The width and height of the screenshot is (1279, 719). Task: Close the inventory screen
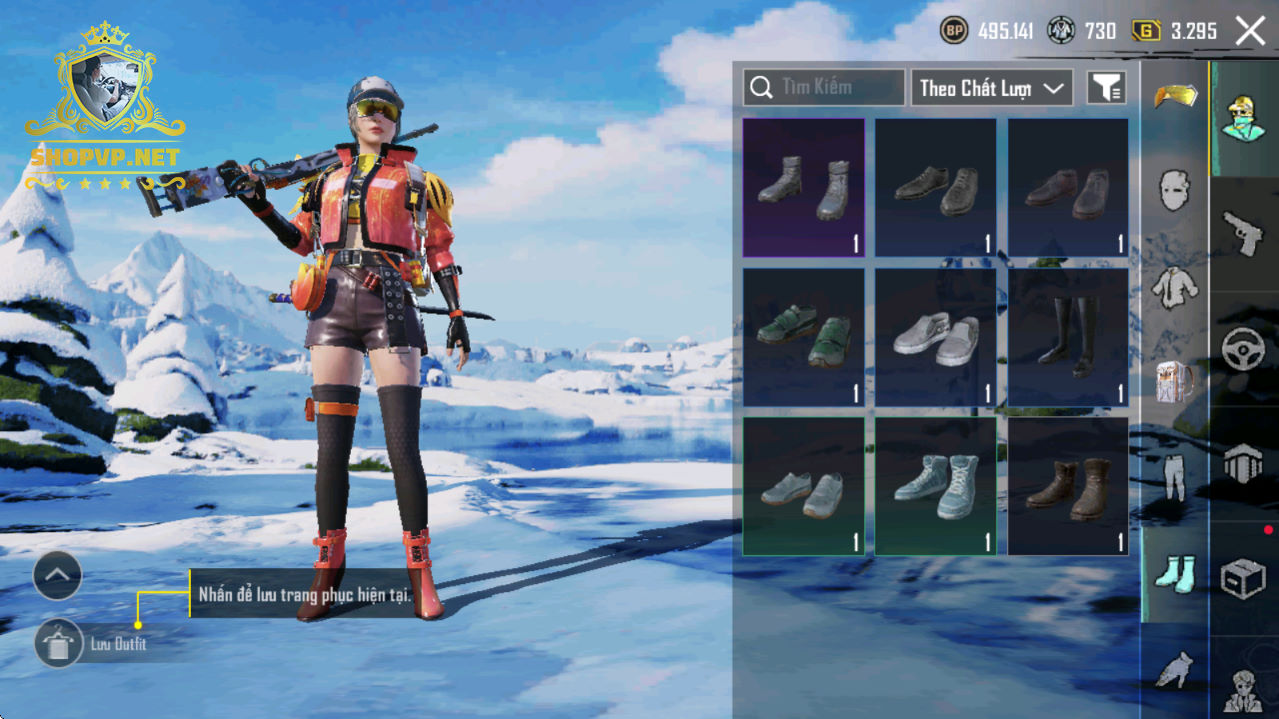click(x=1250, y=31)
